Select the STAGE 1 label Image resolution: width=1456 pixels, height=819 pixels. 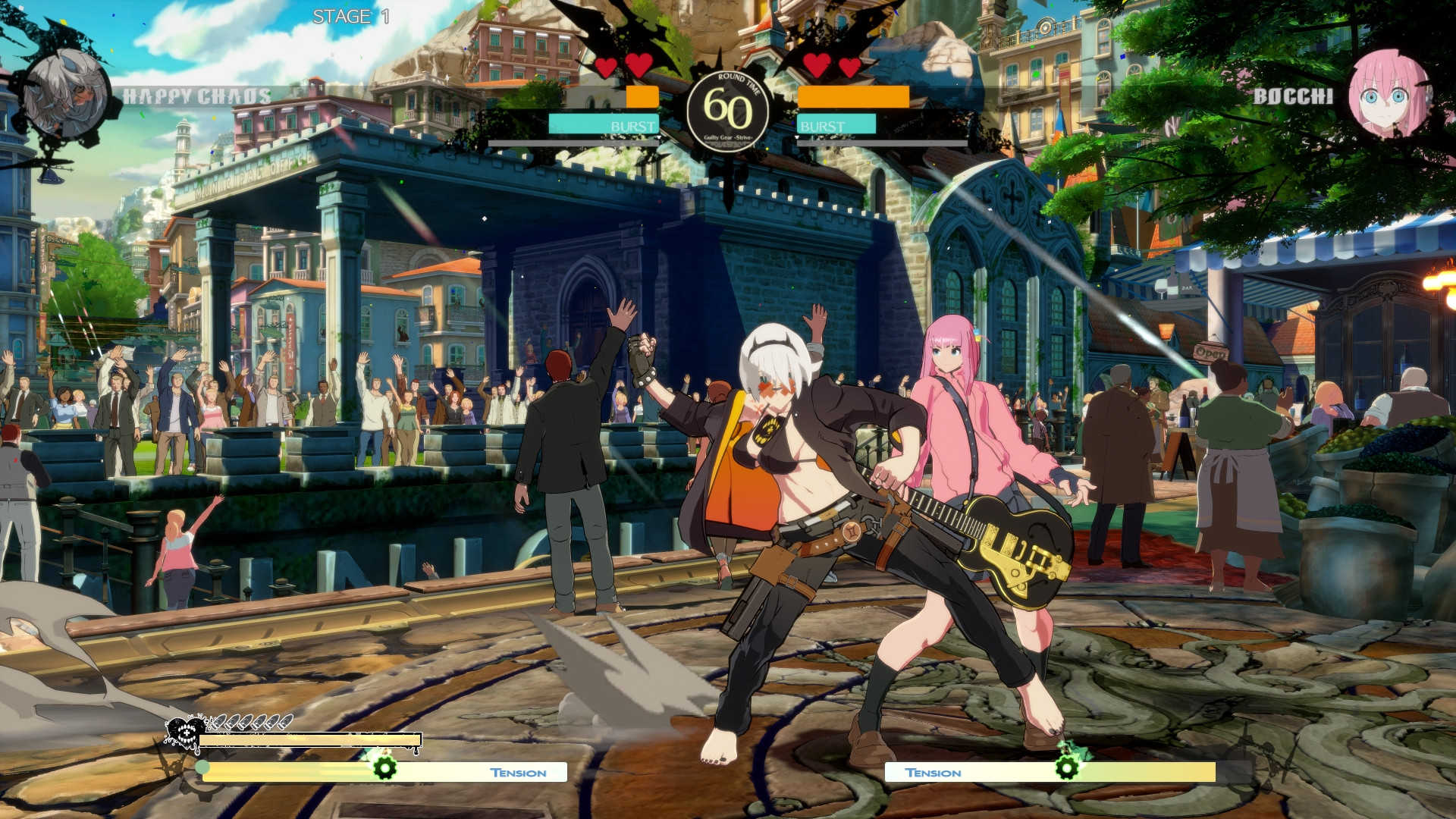click(352, 17)
